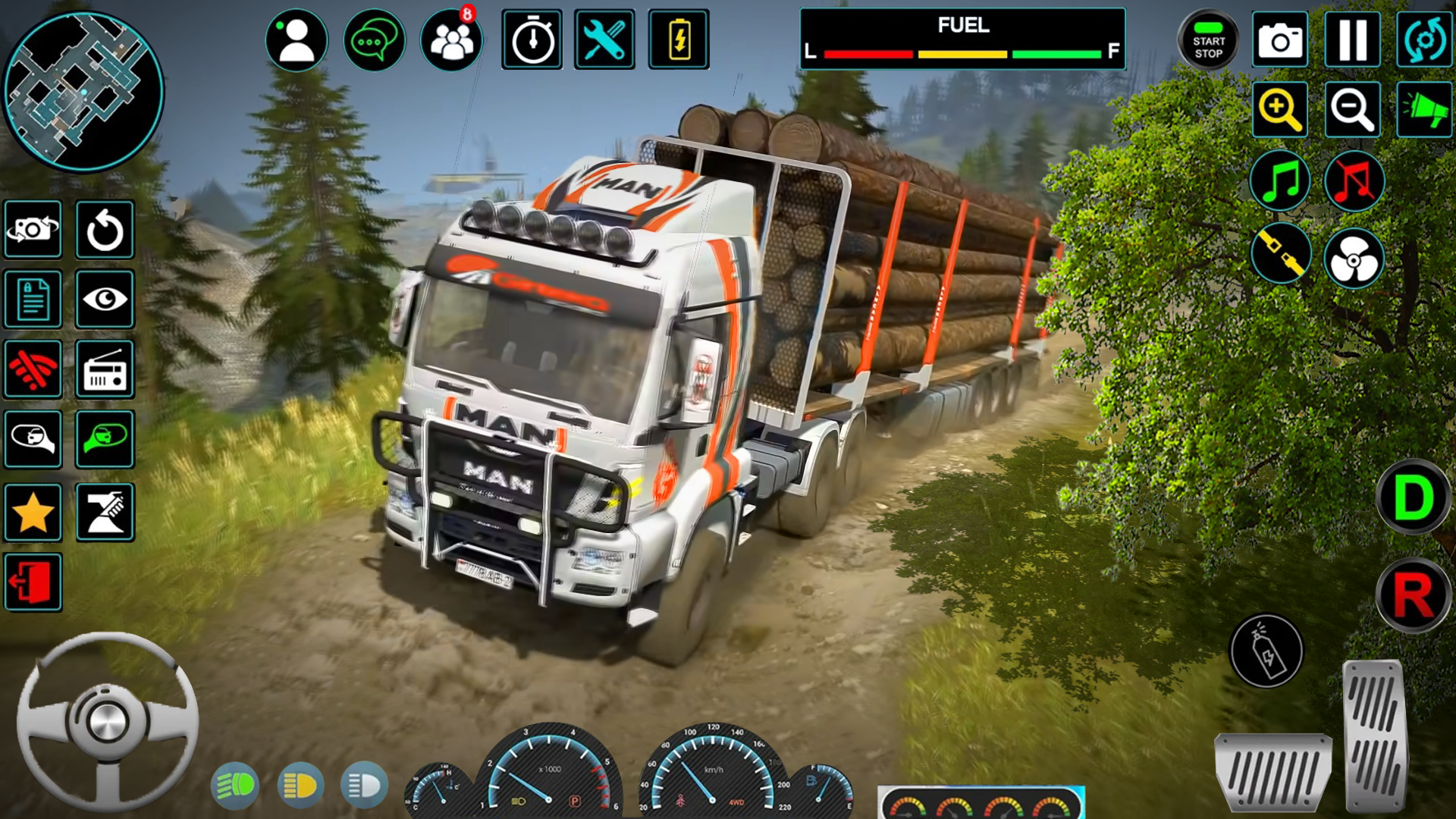Take a screenshot with the camera icon

[x=1280, y=39]
